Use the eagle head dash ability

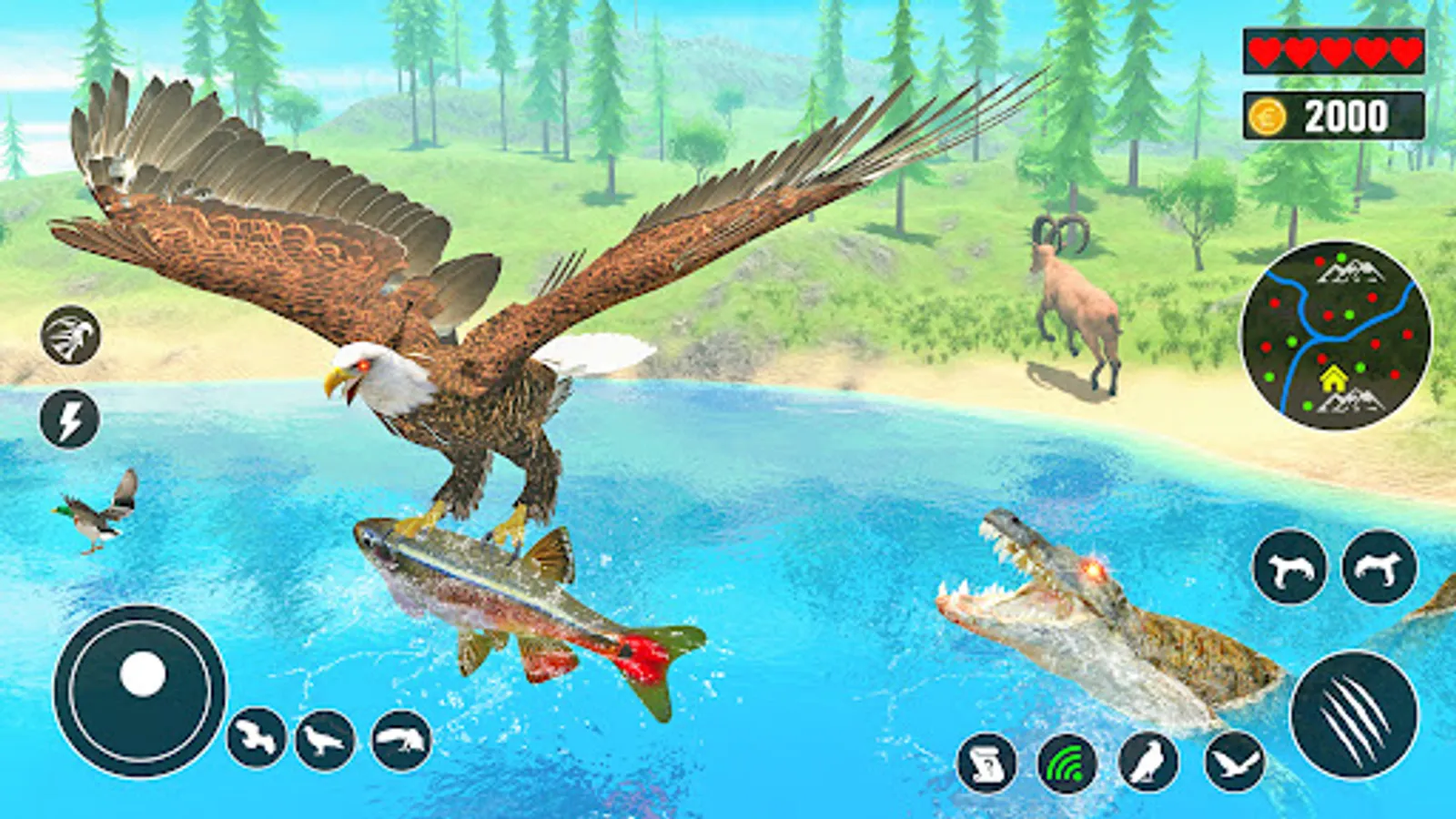[70, 335]
